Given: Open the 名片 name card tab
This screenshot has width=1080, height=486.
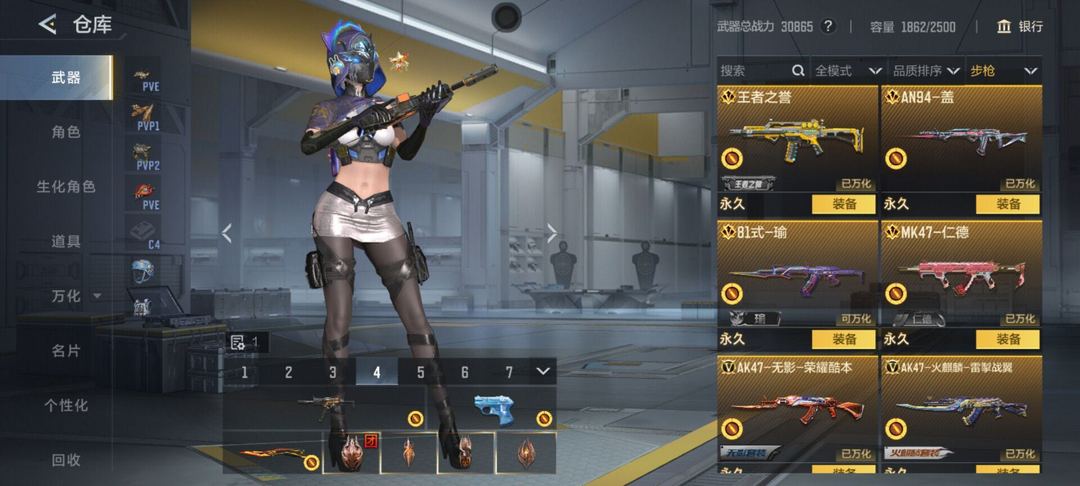Looking at the screenshot, I should click(x=66, y=351).
